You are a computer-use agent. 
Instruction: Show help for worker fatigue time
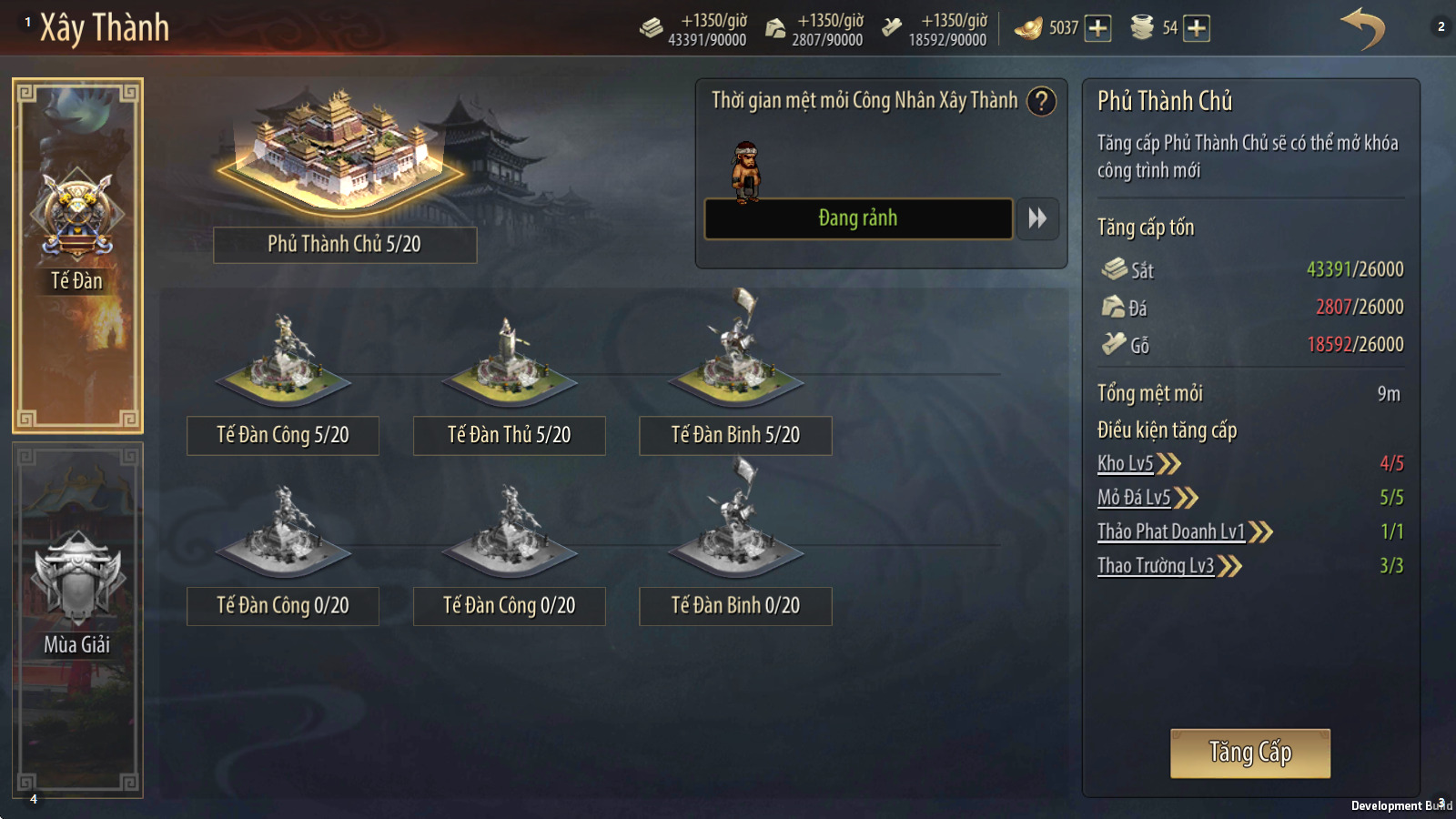(1042, 101)
